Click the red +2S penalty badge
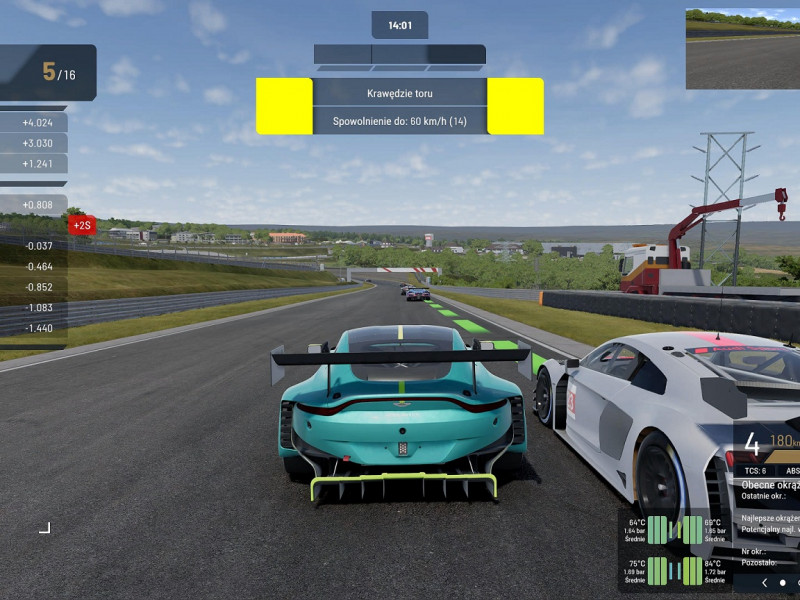Viewport: 800px width, 600px height. click(82, 225)
